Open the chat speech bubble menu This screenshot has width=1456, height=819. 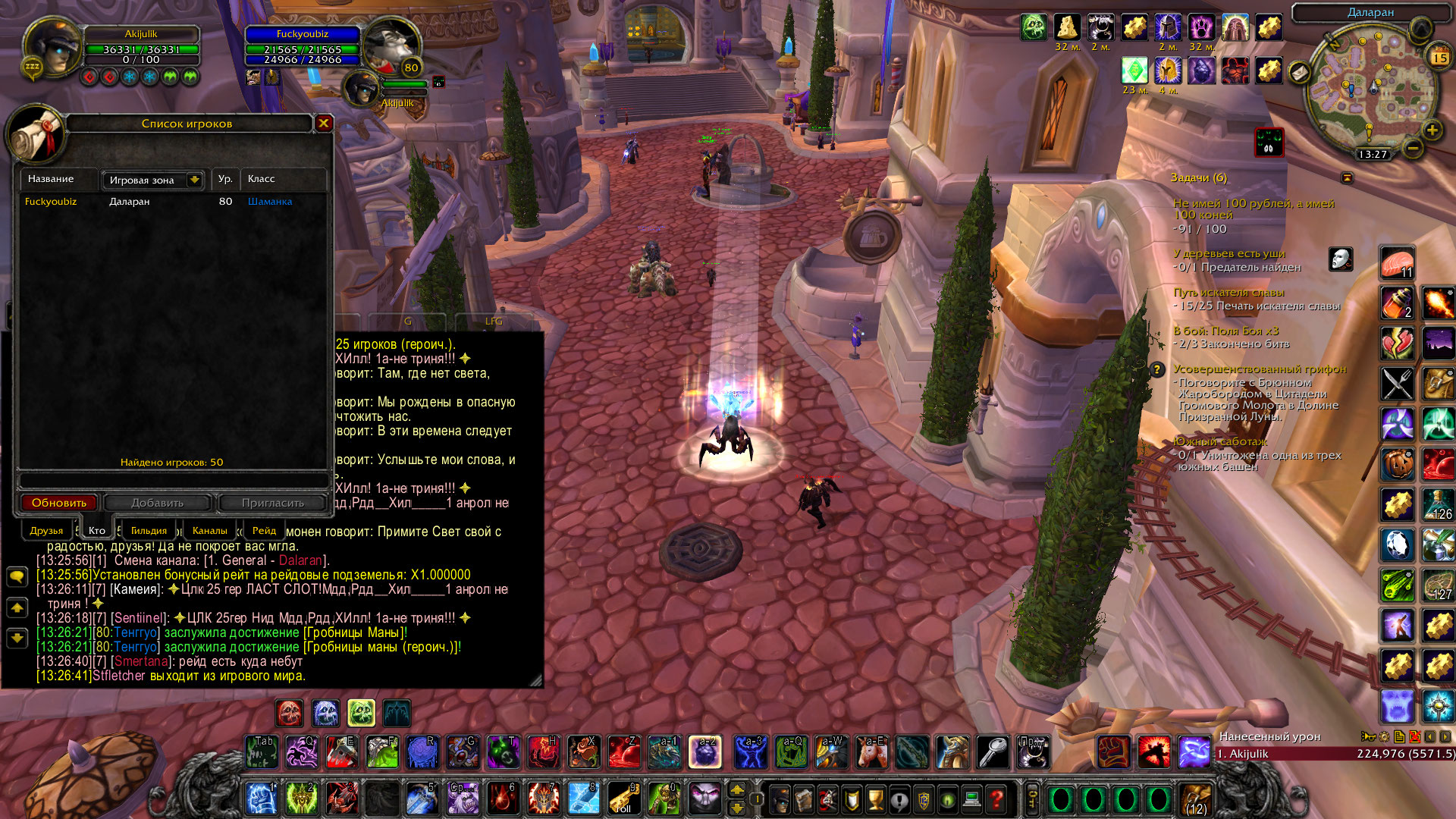click(17, 577)
